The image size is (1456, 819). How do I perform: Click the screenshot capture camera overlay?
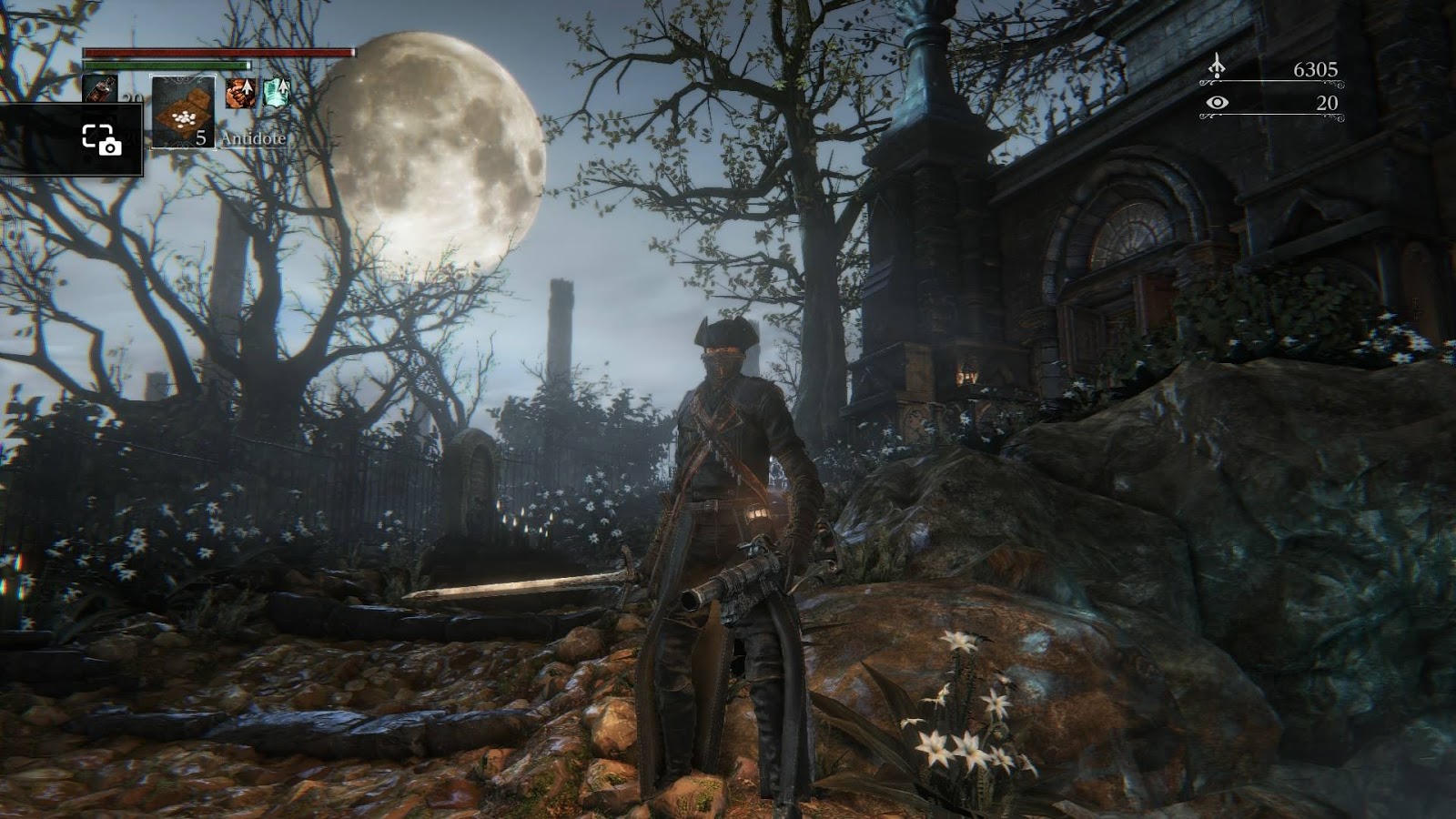pos(101,140)
